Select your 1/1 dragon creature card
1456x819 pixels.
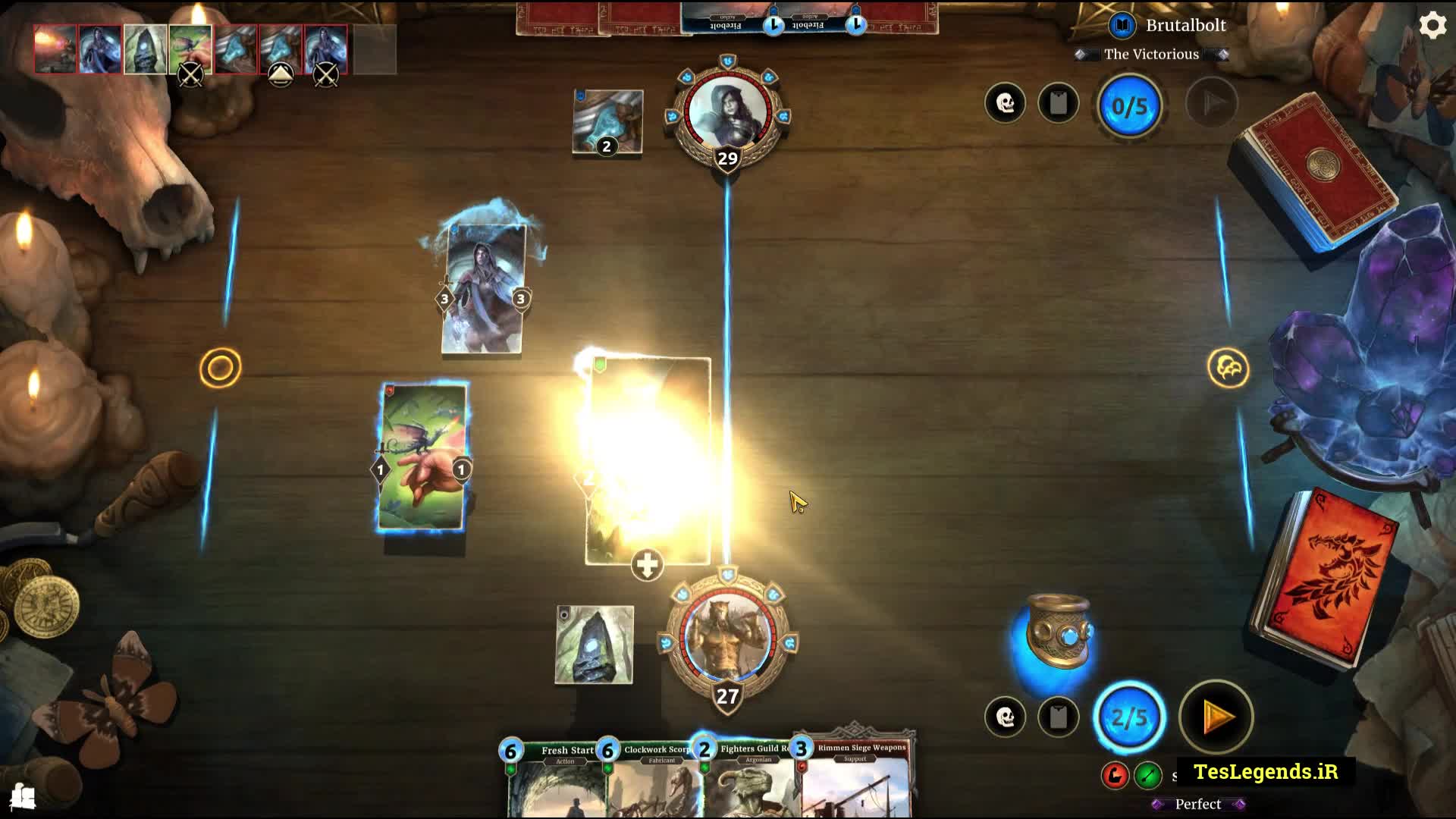(x=422, y=457)
